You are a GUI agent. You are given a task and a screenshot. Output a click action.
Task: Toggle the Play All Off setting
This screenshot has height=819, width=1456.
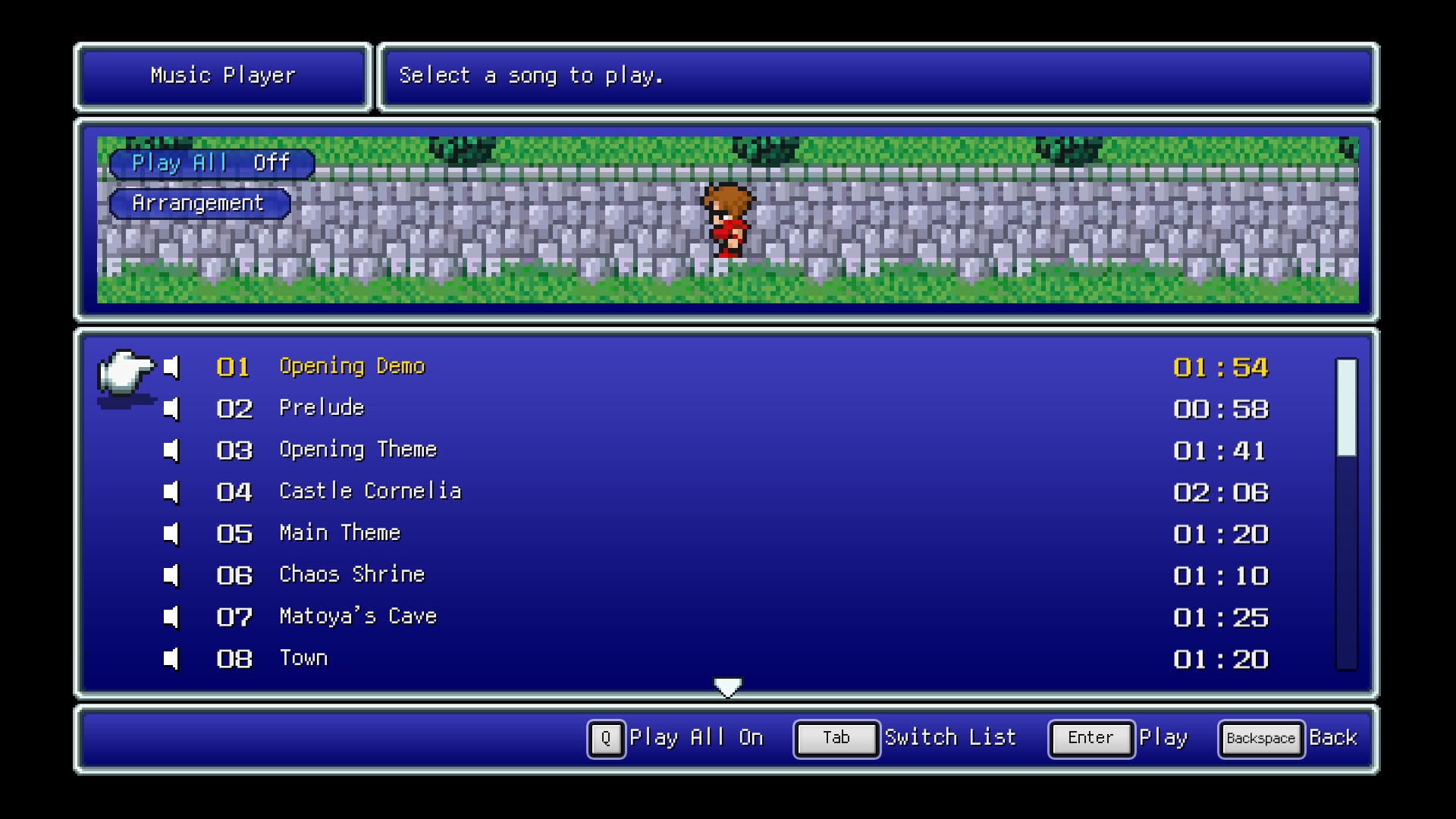212,164
